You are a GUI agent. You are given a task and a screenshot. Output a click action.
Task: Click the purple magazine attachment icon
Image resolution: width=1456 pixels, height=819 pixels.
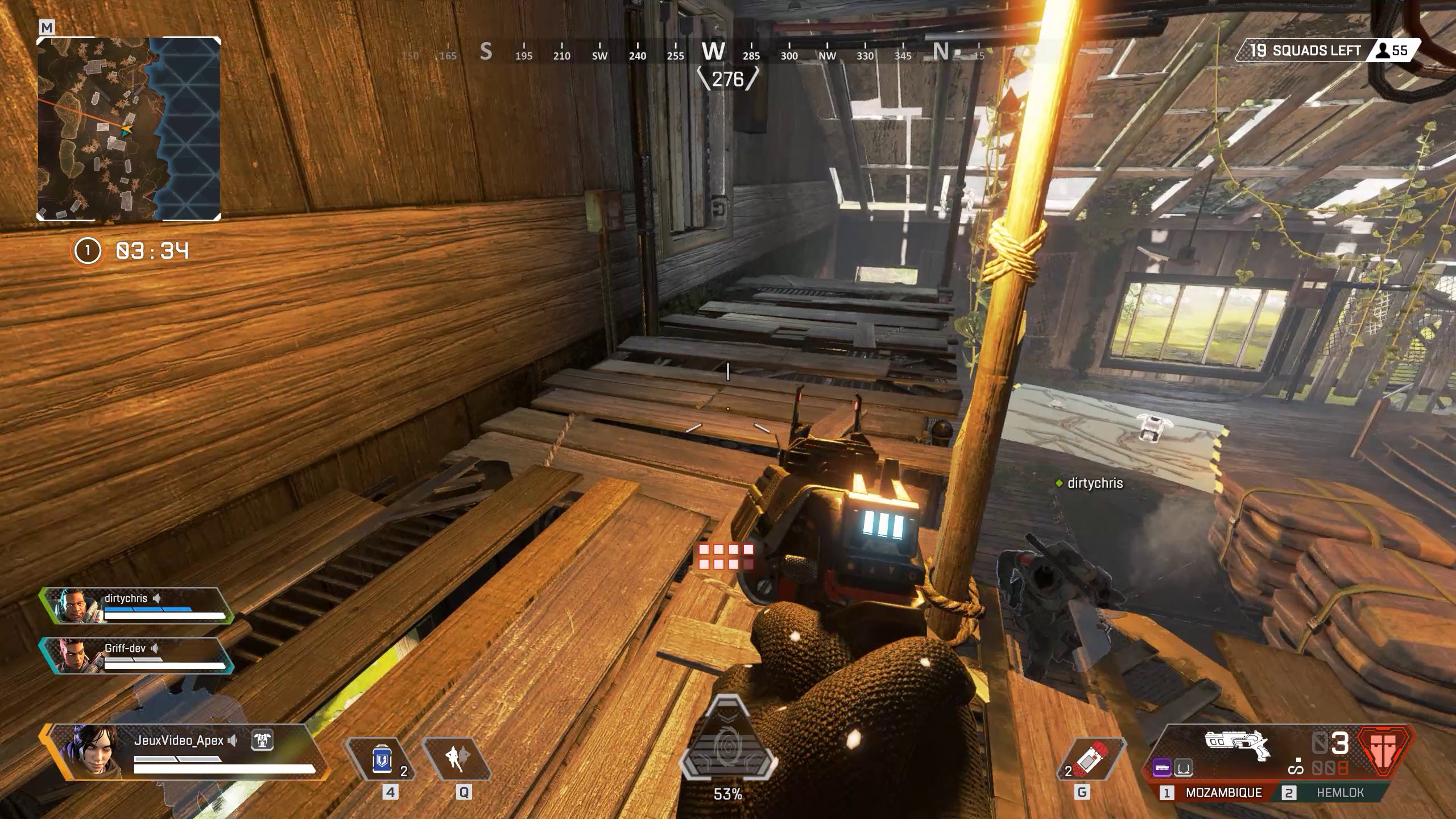click(x=1163, y=768)
